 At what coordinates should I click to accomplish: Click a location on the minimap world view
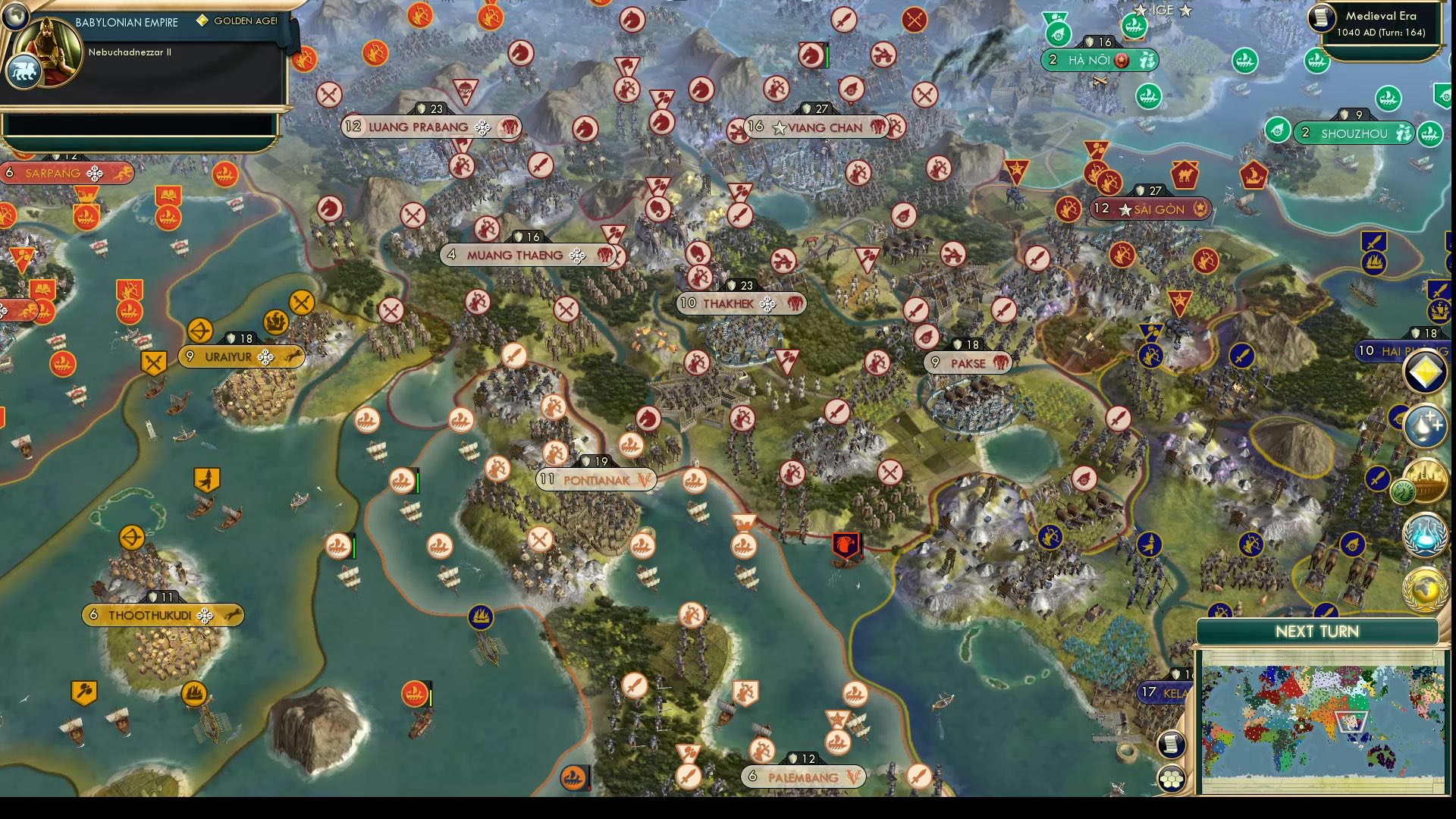click(1323, 713)
